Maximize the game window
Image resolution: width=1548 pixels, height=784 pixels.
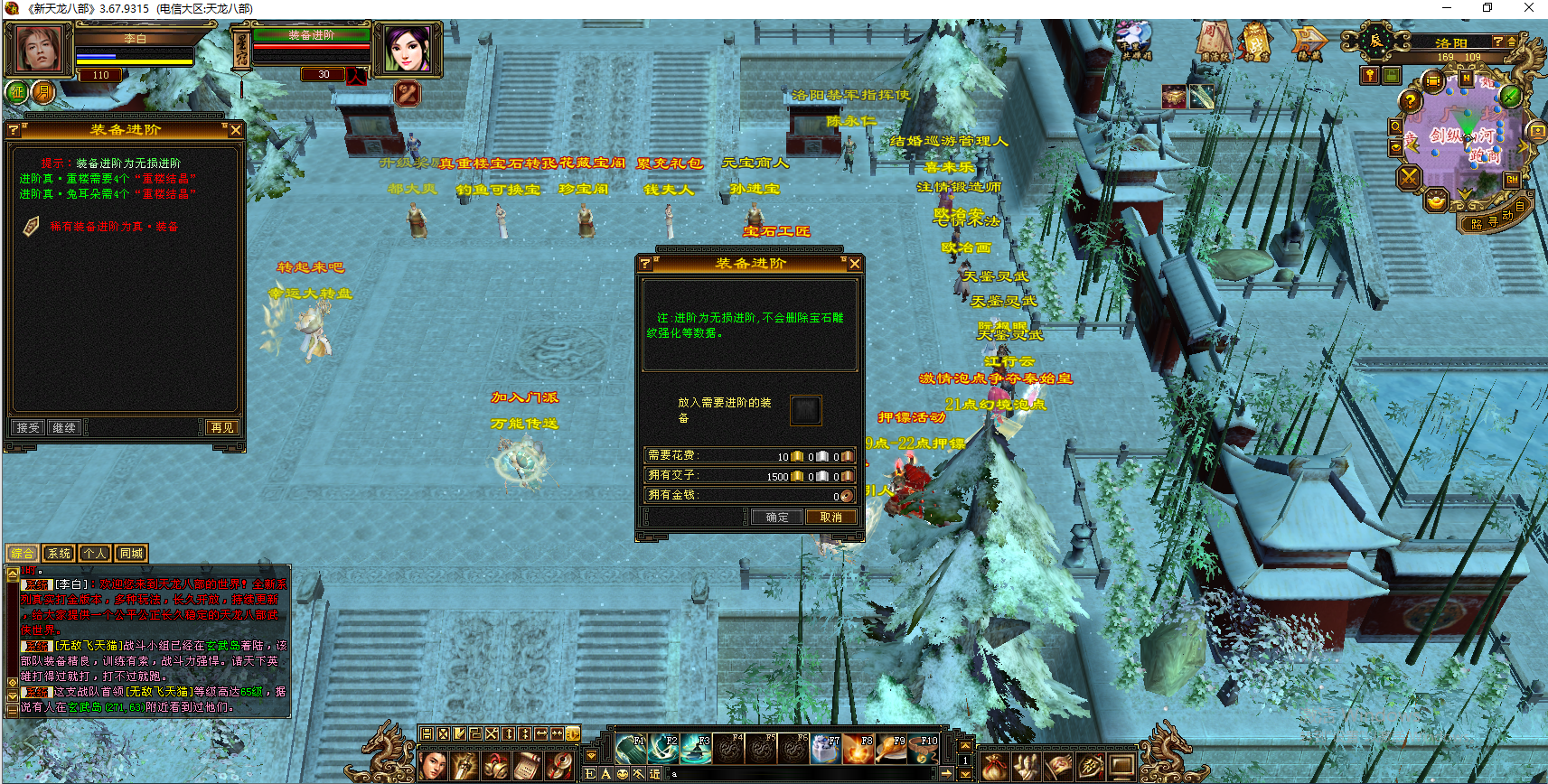click(1487, 8)
